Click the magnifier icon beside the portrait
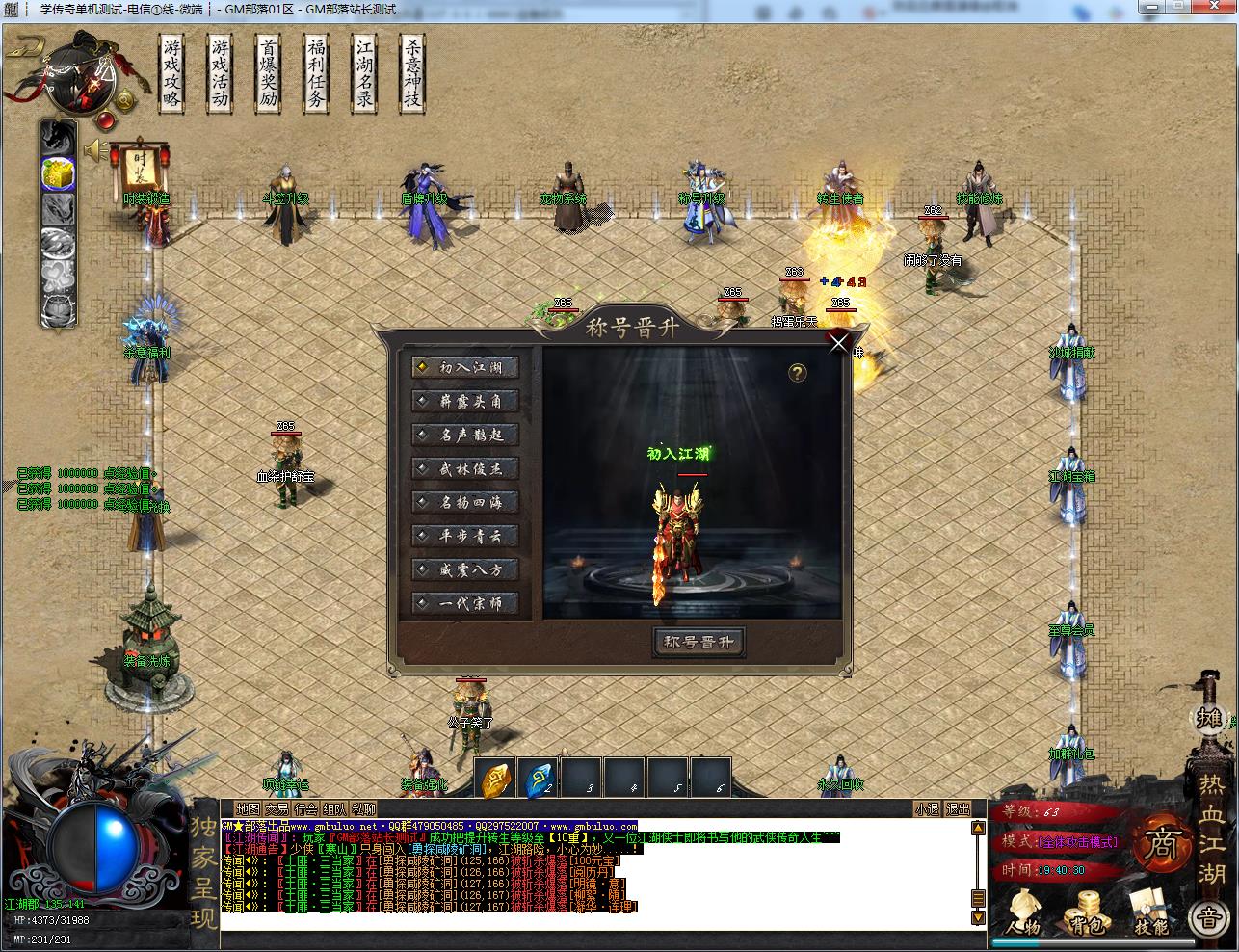 [125, 99]
